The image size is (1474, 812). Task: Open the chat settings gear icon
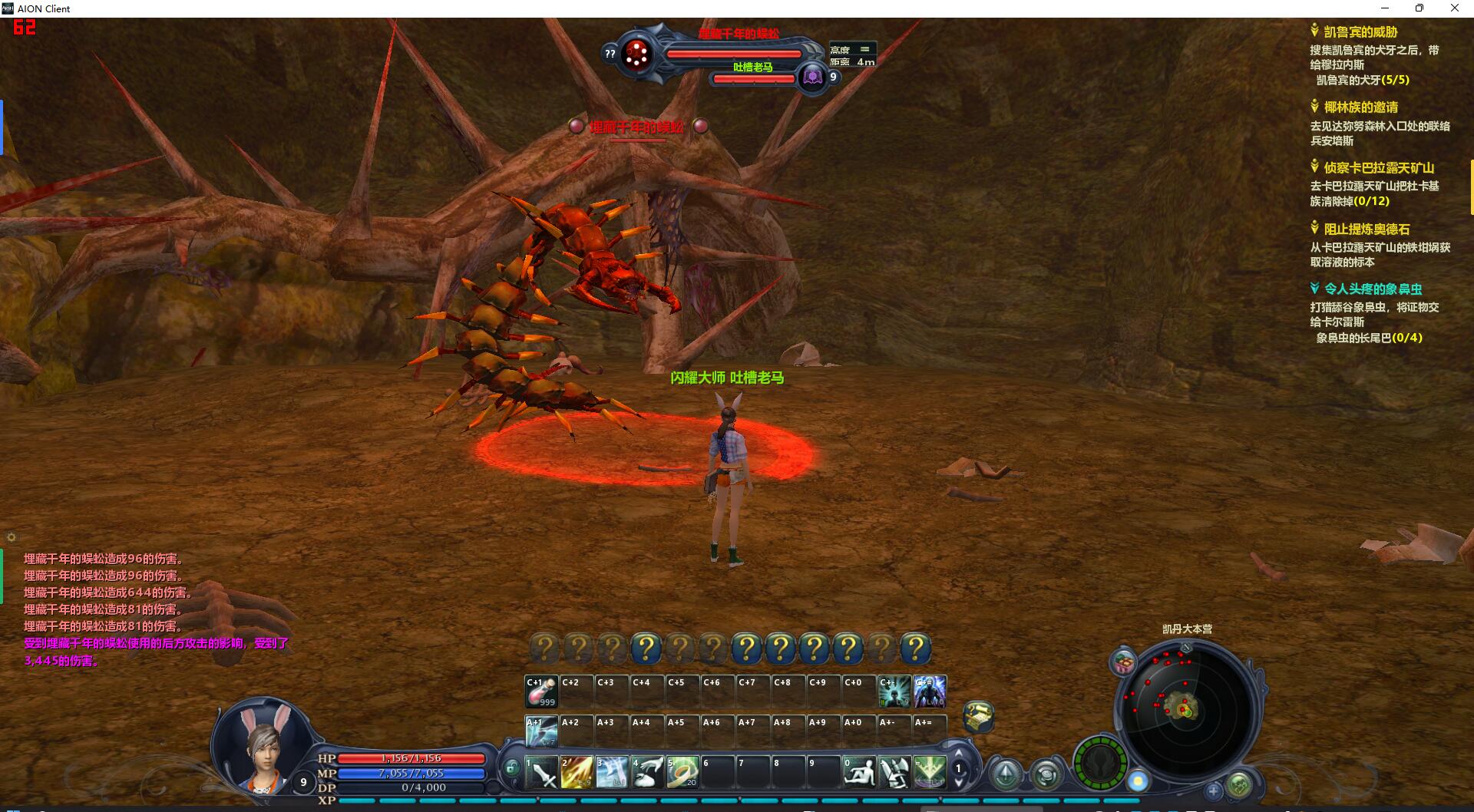(11, 537)
